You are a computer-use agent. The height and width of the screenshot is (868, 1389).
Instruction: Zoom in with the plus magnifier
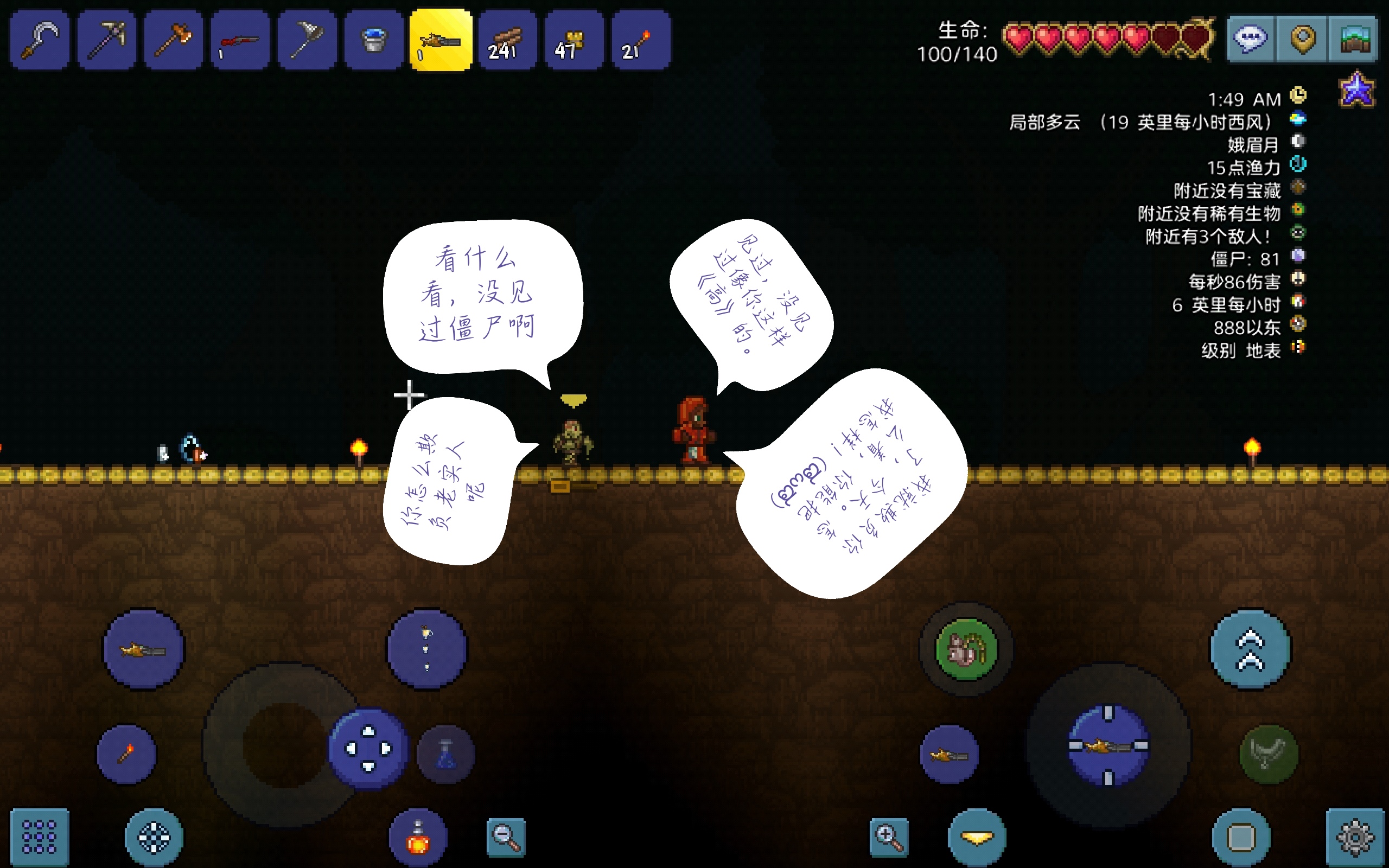[889, 837]
